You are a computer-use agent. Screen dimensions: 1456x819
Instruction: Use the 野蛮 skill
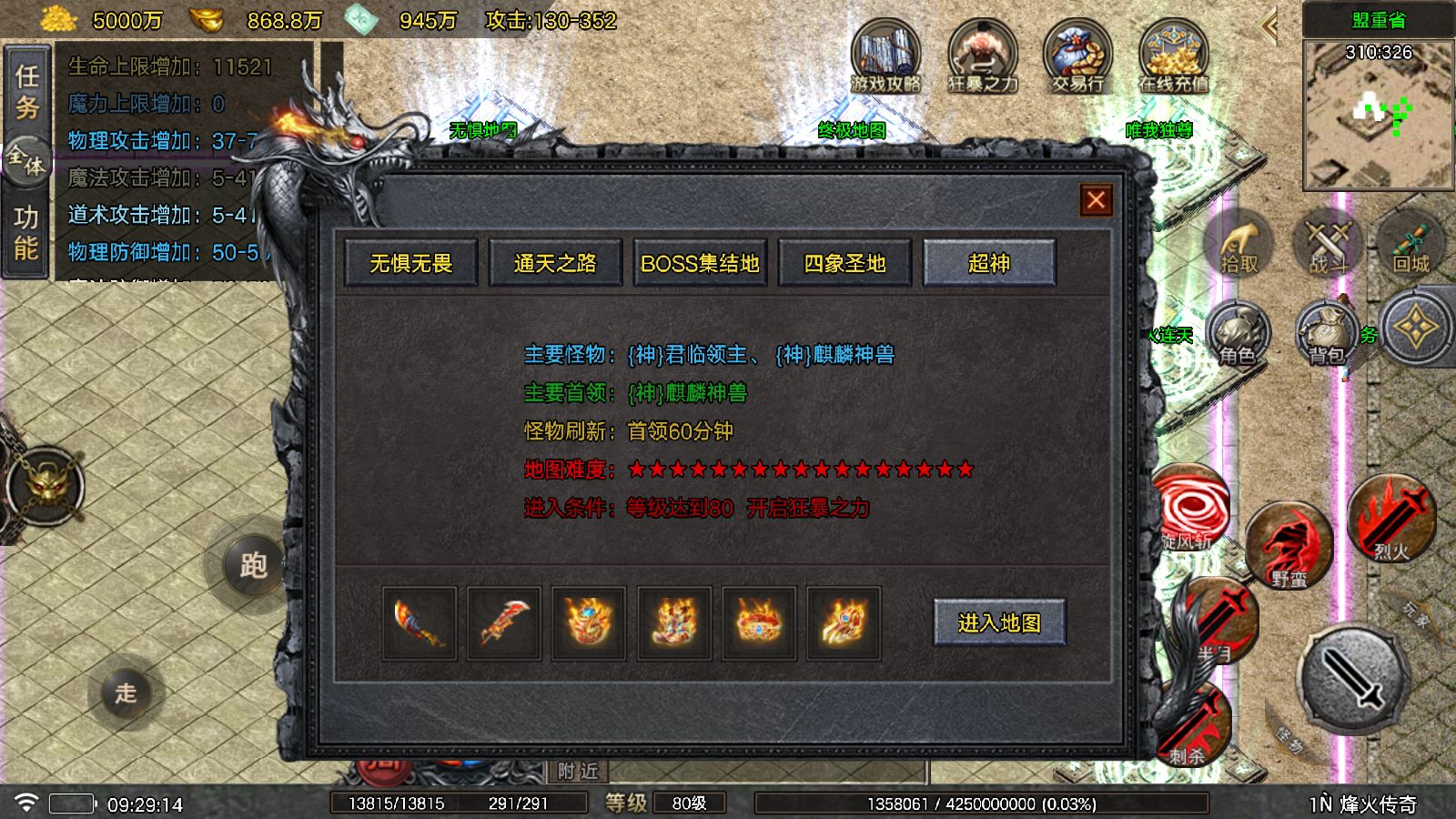pos(1289,548)
